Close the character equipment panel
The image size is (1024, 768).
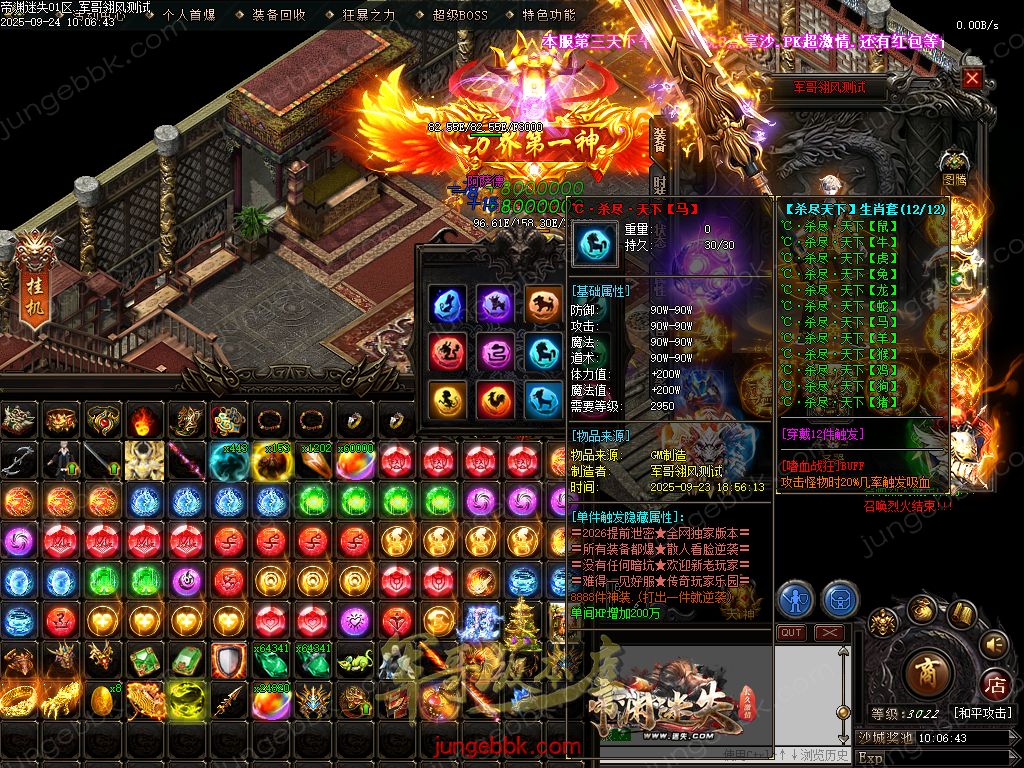tap(972, 78)
